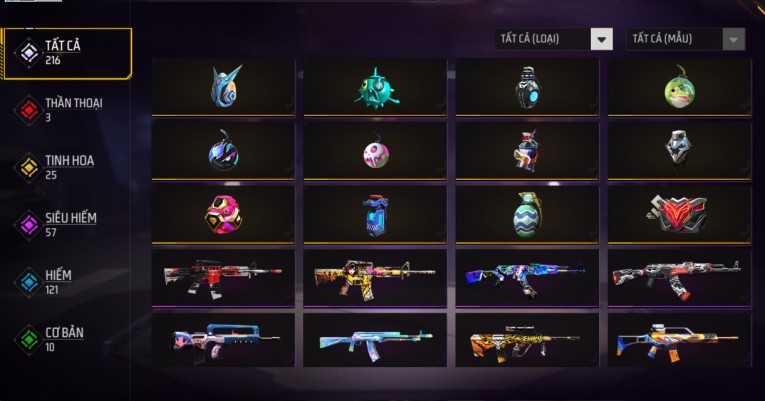
Task: Choose the teal spiked mine grenade skin
Action: tap(375, 87)
